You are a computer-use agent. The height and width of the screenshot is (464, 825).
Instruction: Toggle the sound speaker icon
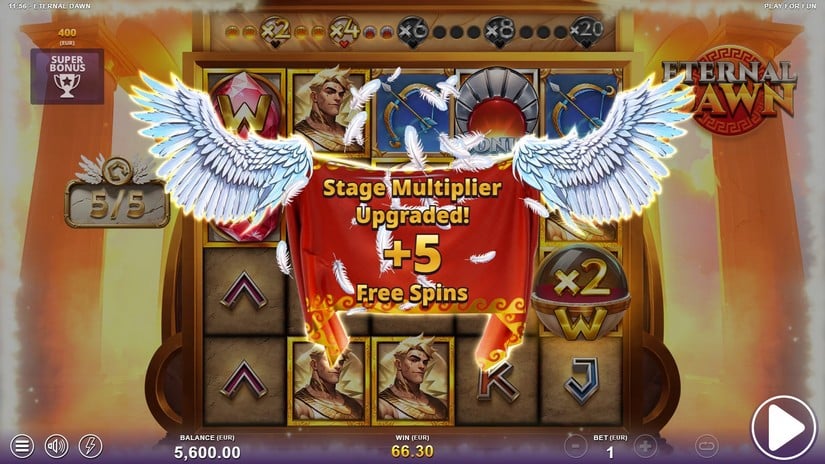[57, 445]
